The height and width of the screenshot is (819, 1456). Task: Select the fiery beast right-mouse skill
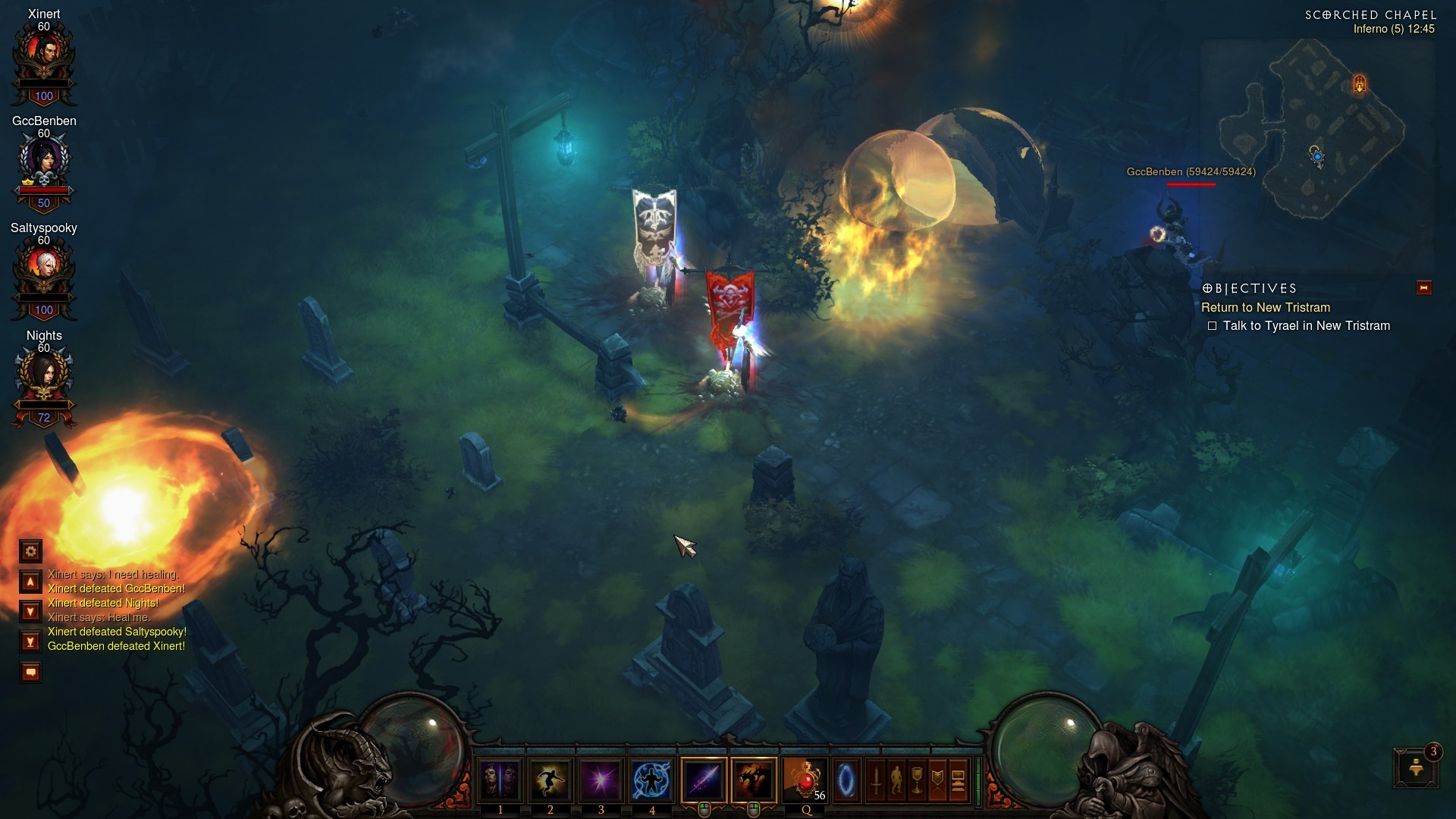point(754,780)
